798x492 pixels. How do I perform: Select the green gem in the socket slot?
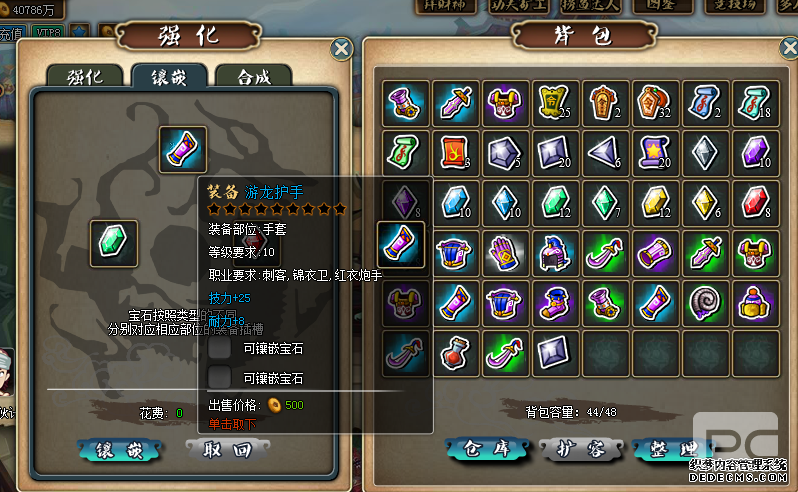(114, 243)
